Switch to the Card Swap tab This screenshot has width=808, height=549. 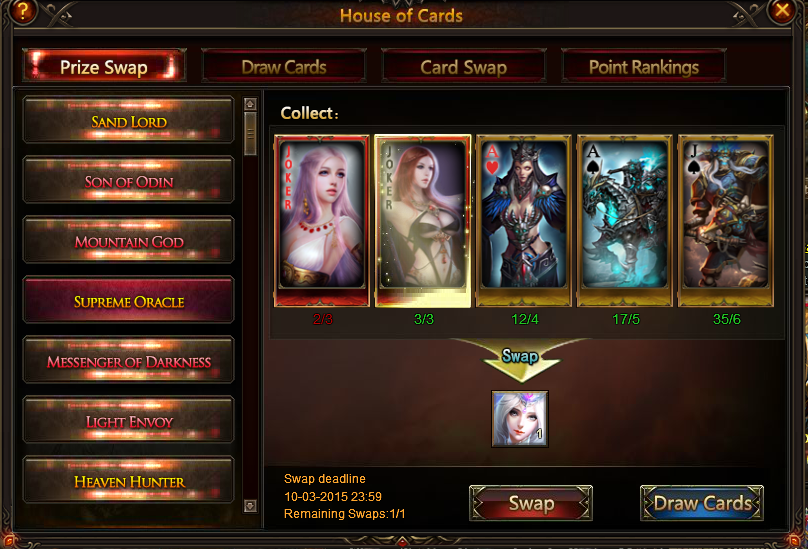tap(463, 67)
